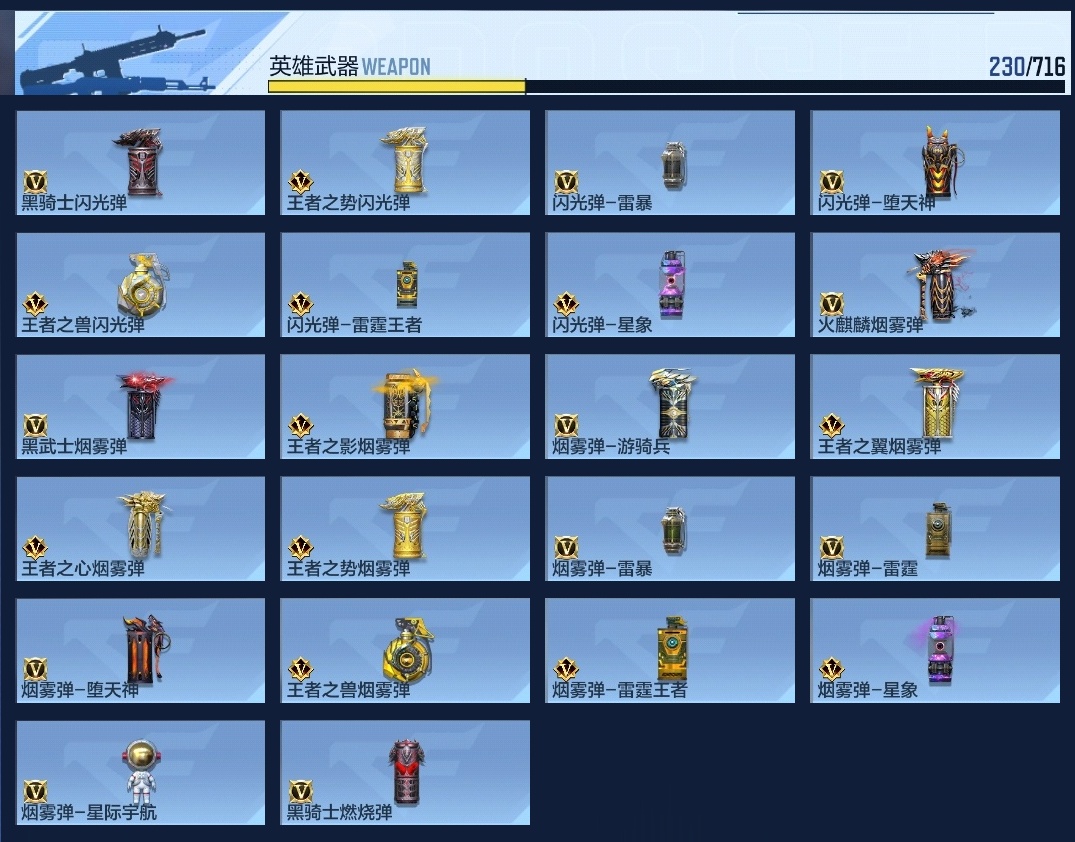Viewport: 1075px width, 842px height.
Task: Choose the 王者之势烟雾弹 card
Action: coord(405,529)
